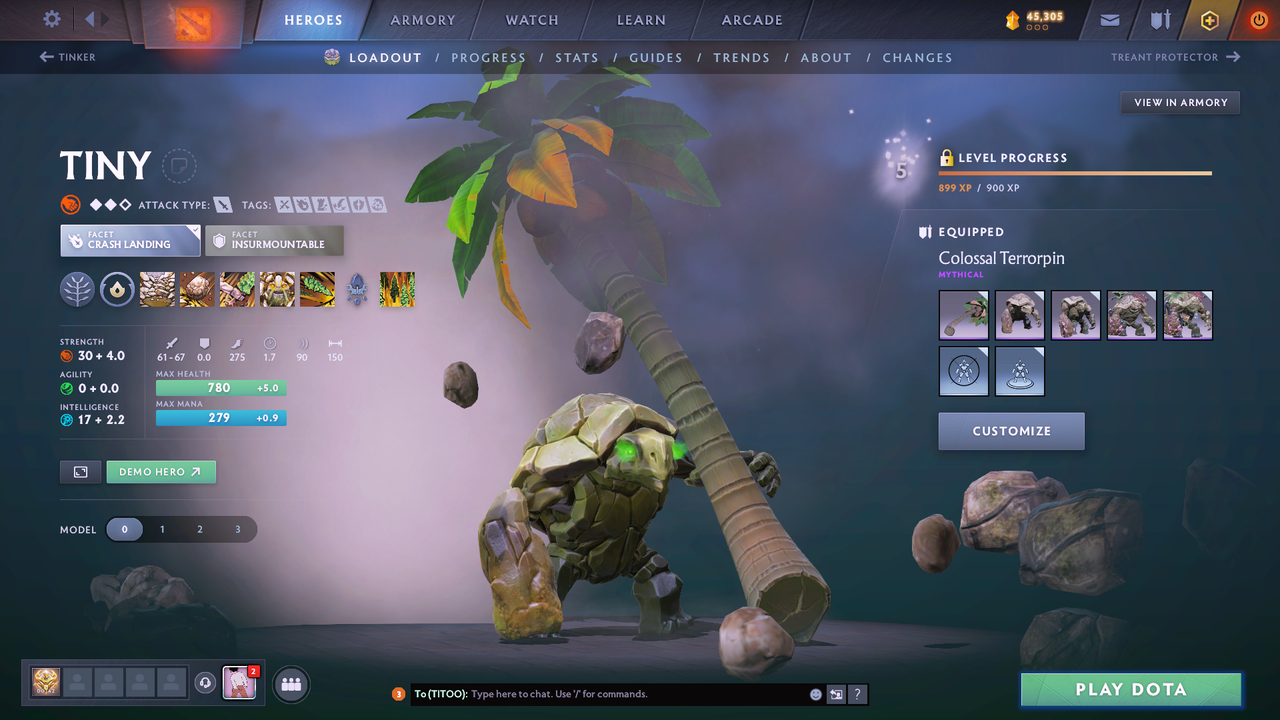Go back to Tinker hero page
The height and width of the screenshot is (720, 1280).
(67, 56)
